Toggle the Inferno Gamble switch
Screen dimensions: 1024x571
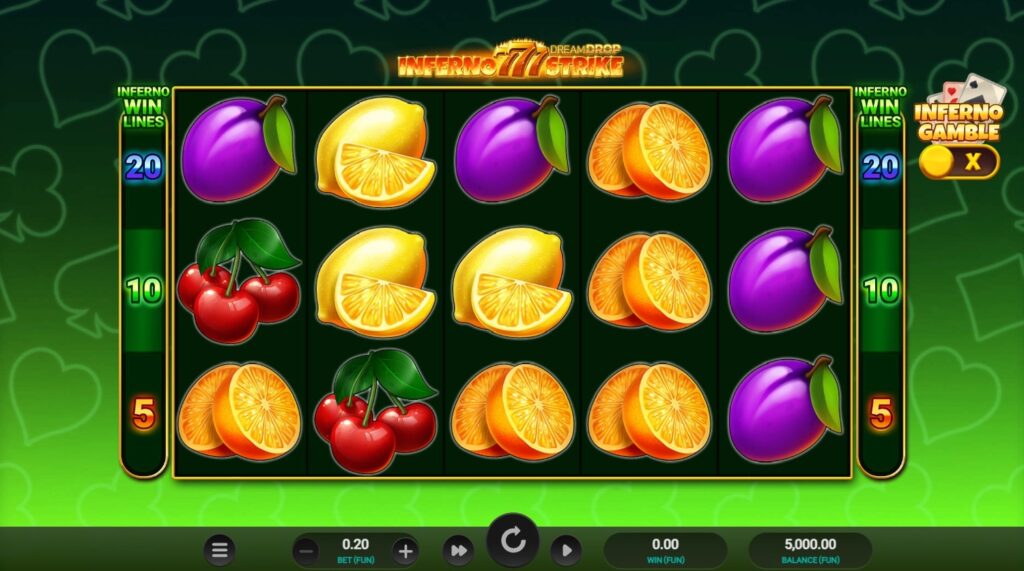[x=959, y=161]
